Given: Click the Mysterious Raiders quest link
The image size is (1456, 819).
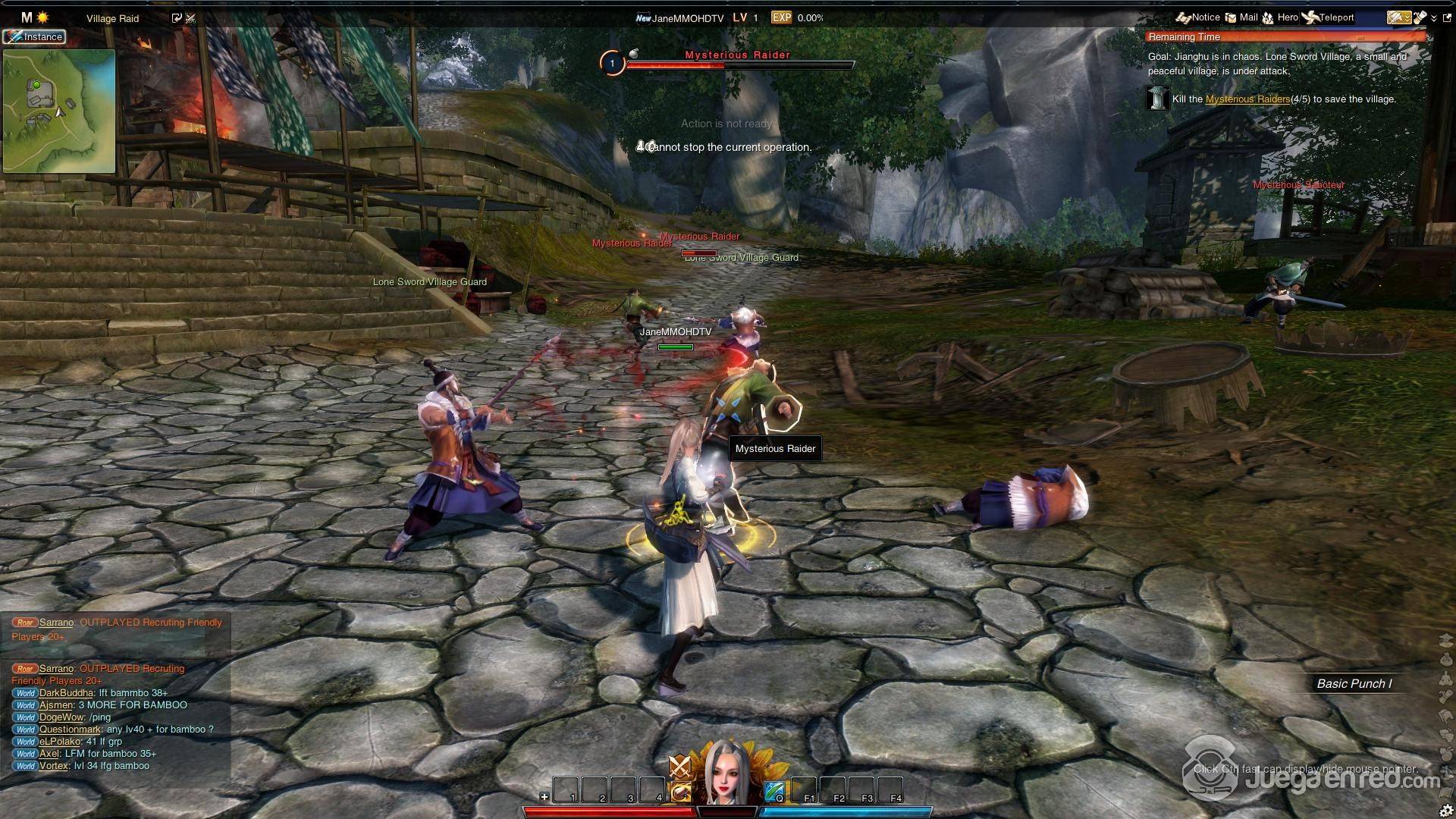Looking at the screenshot, I should point(1247,99).
